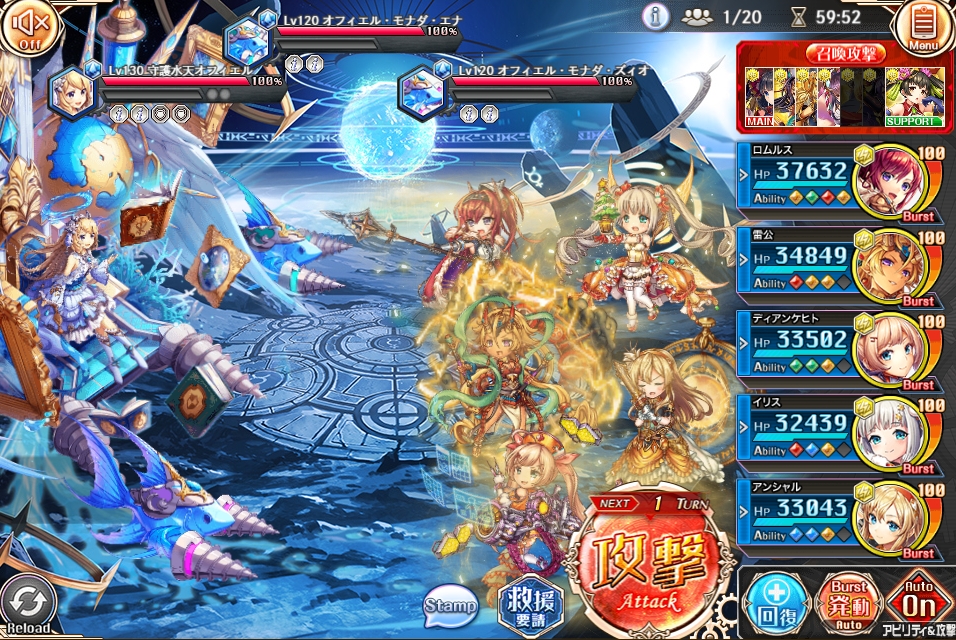Screen dimensions: 956x640
Task: Target オフィエル・モナダ・エナ enemy gauge
Action: pyautogui.click(x=350, y=32)
